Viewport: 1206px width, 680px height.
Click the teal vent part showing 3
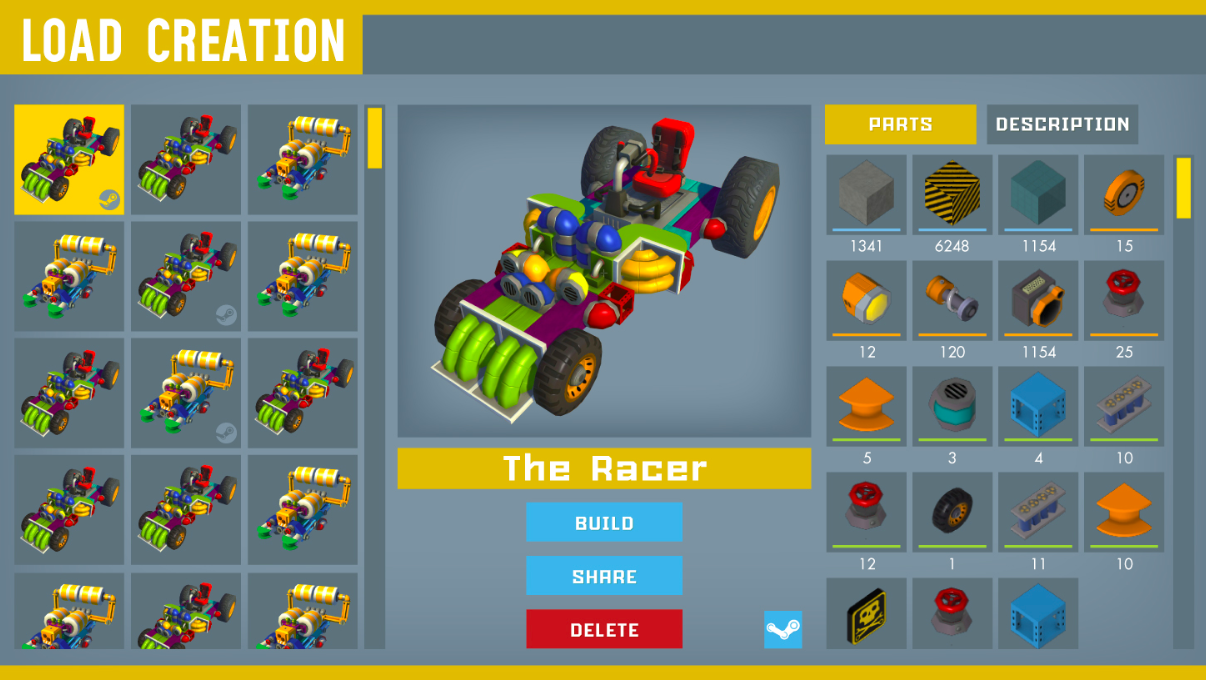coord(952,405)
